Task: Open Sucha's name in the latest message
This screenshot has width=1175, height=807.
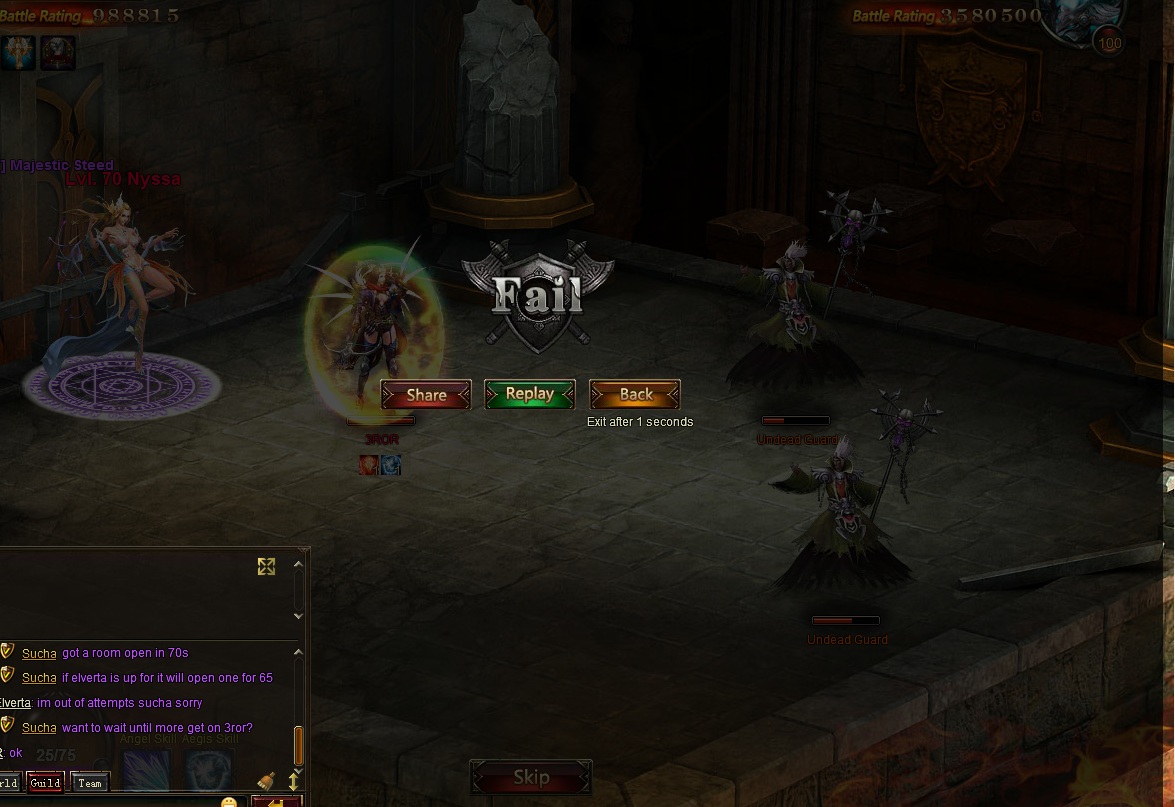Action: (x=39, y=728)
